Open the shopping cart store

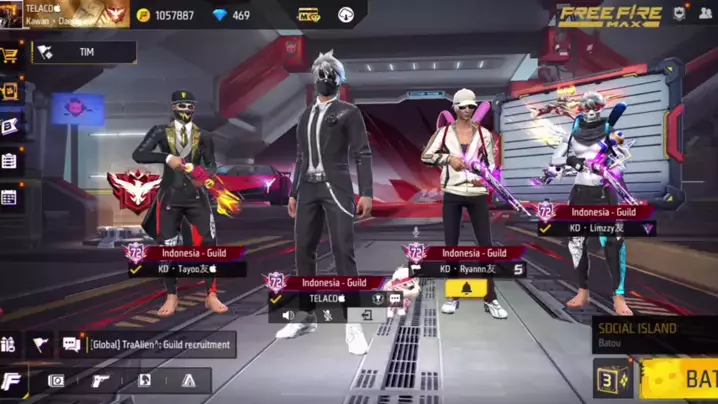pos(12,54)
